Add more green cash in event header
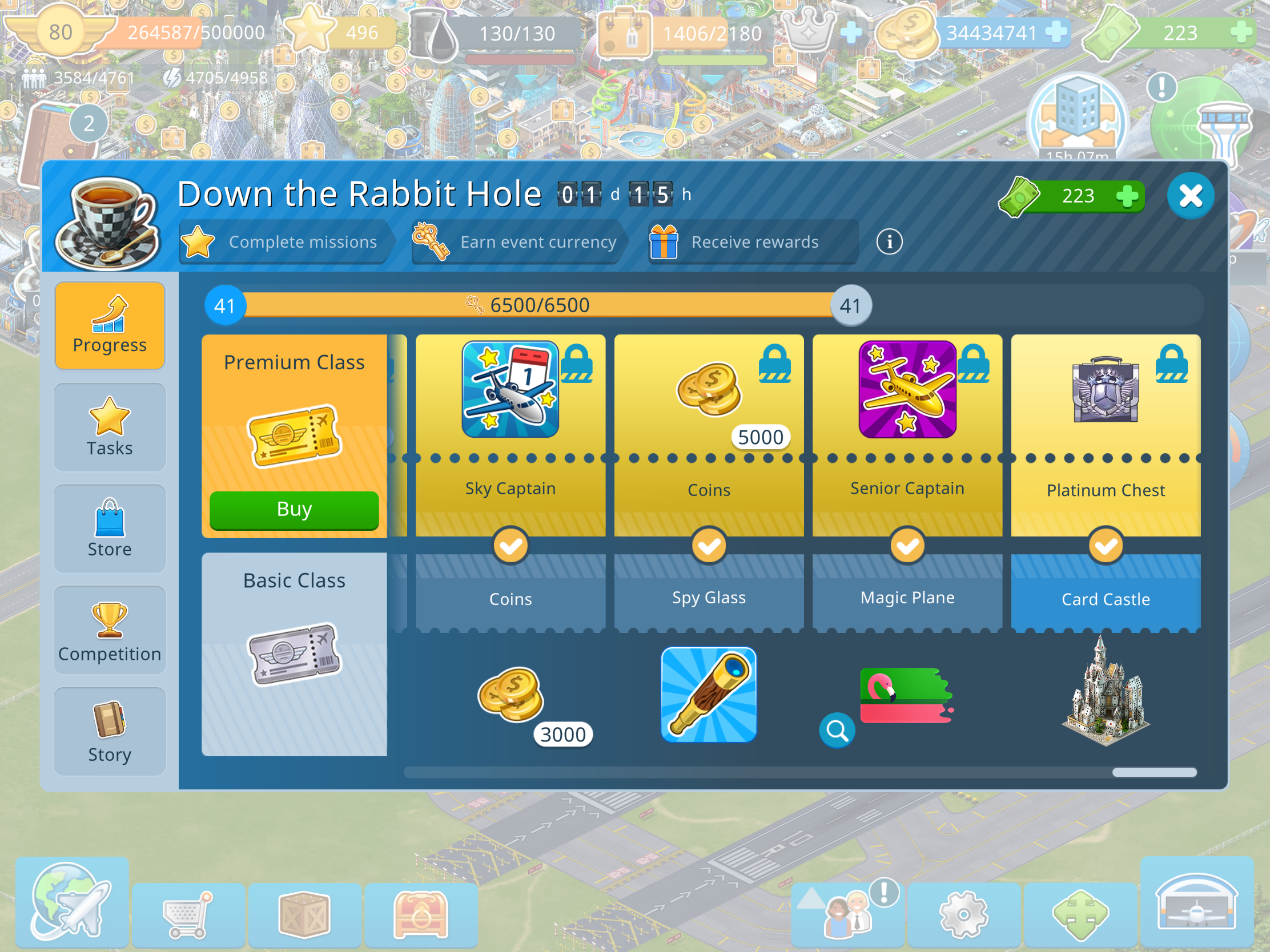Image resolution: width=1270 pixels, height=952 pixels. pyautogui.click(x=1128, y=196)
